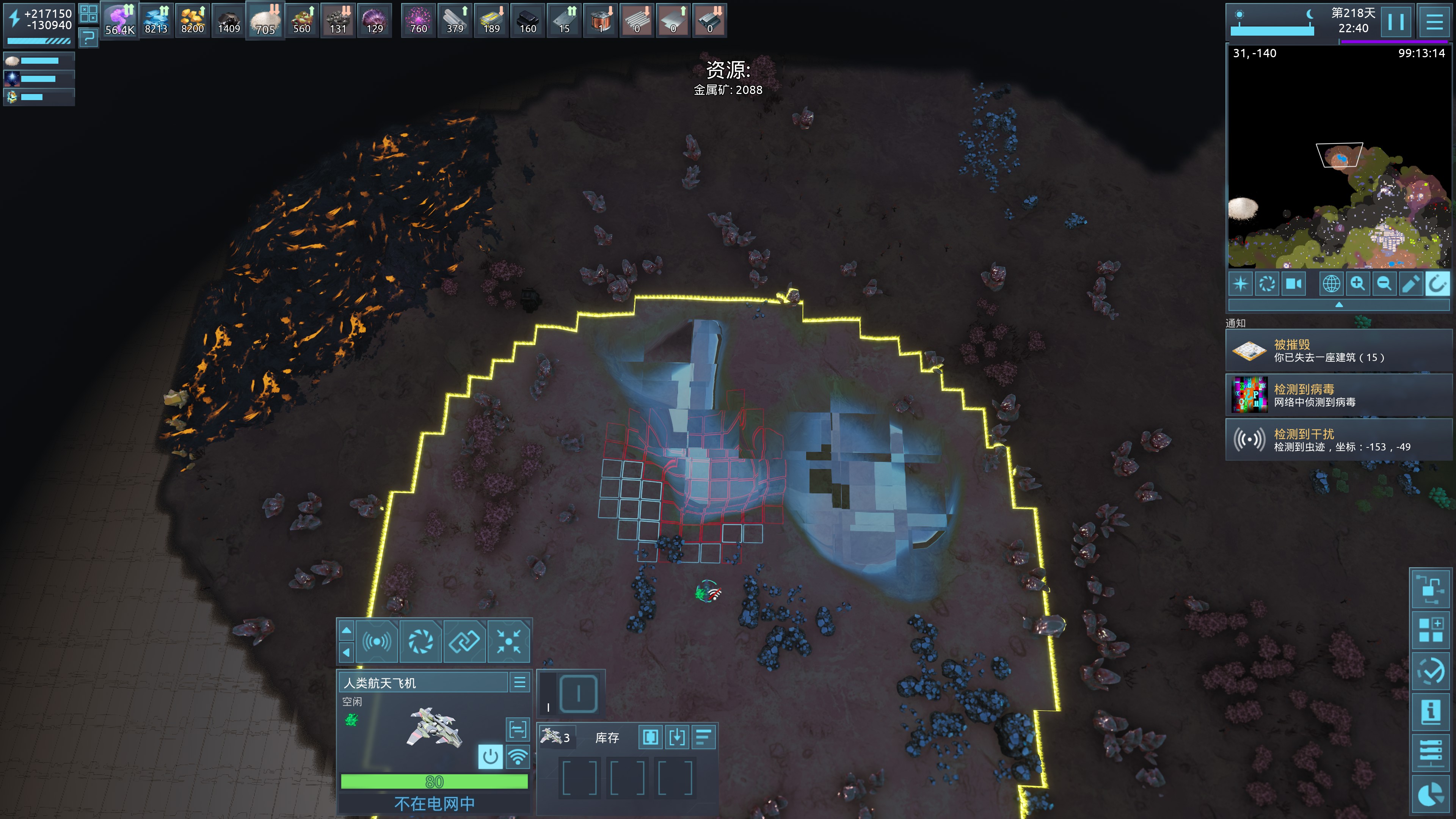
Task: Sort the inventory (库存) with the sort button
Action: click(x=703, y=737)
